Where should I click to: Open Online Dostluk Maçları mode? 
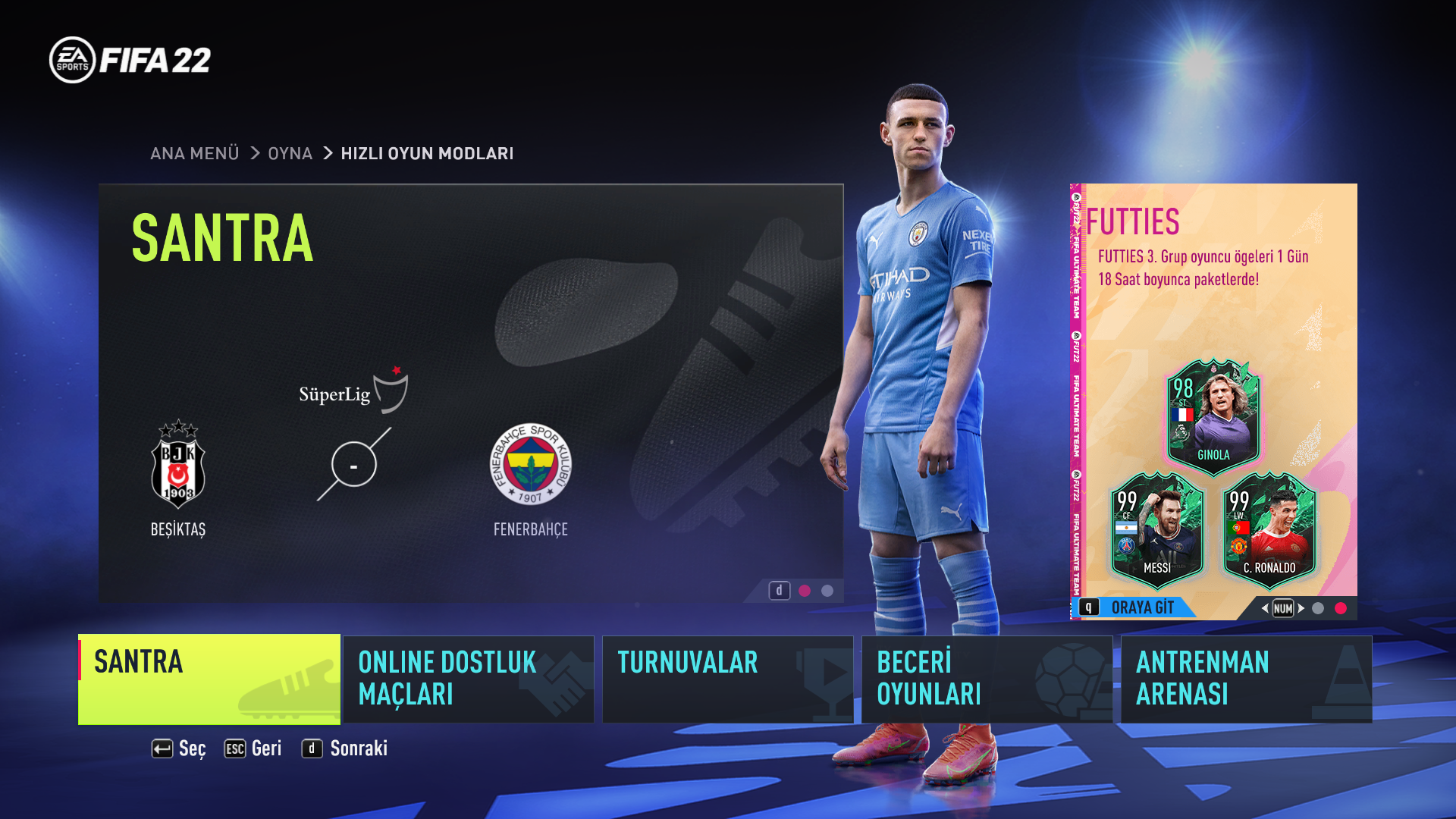click(468, 679)
